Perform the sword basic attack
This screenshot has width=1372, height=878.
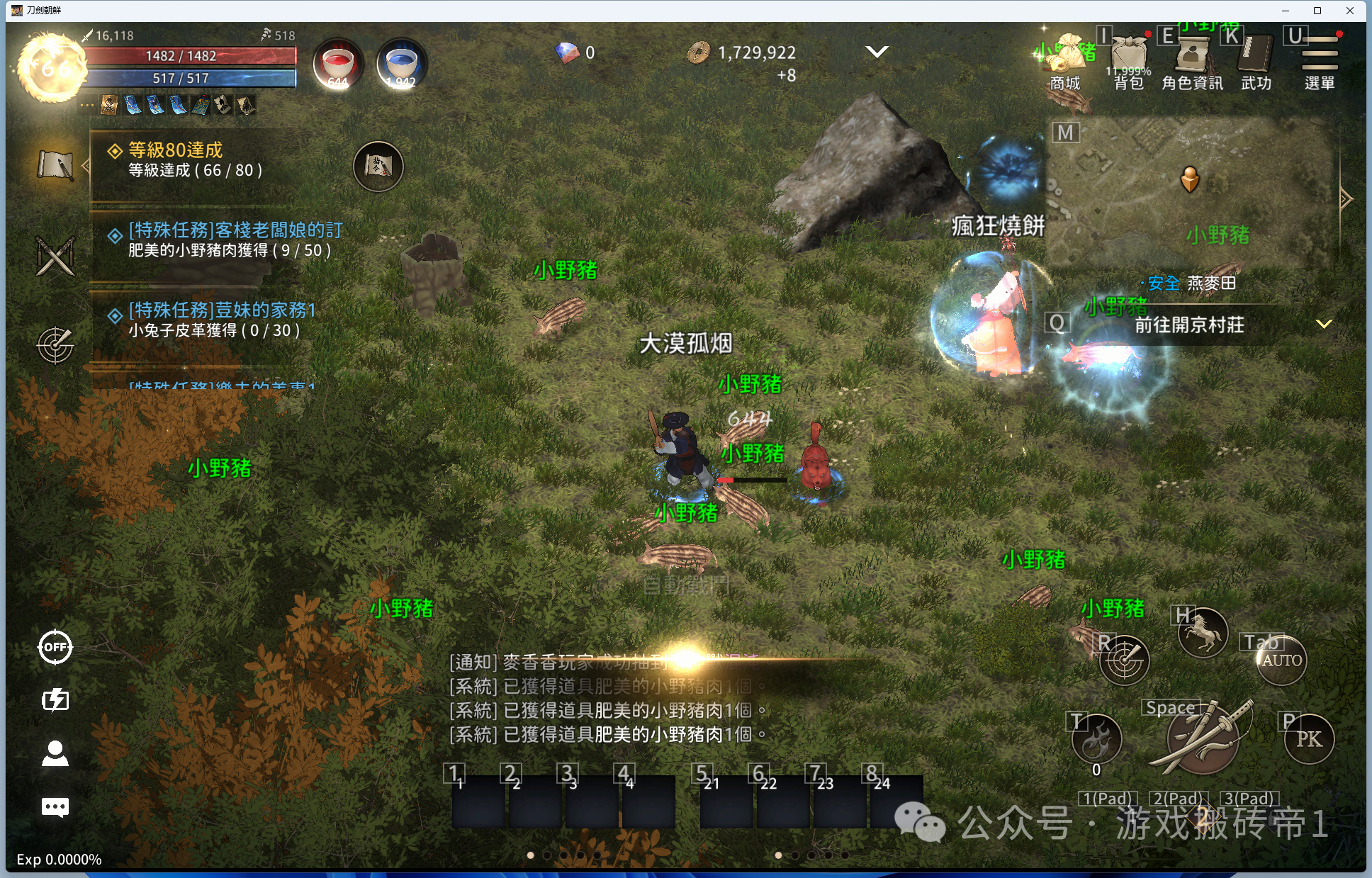[1203, 738]
